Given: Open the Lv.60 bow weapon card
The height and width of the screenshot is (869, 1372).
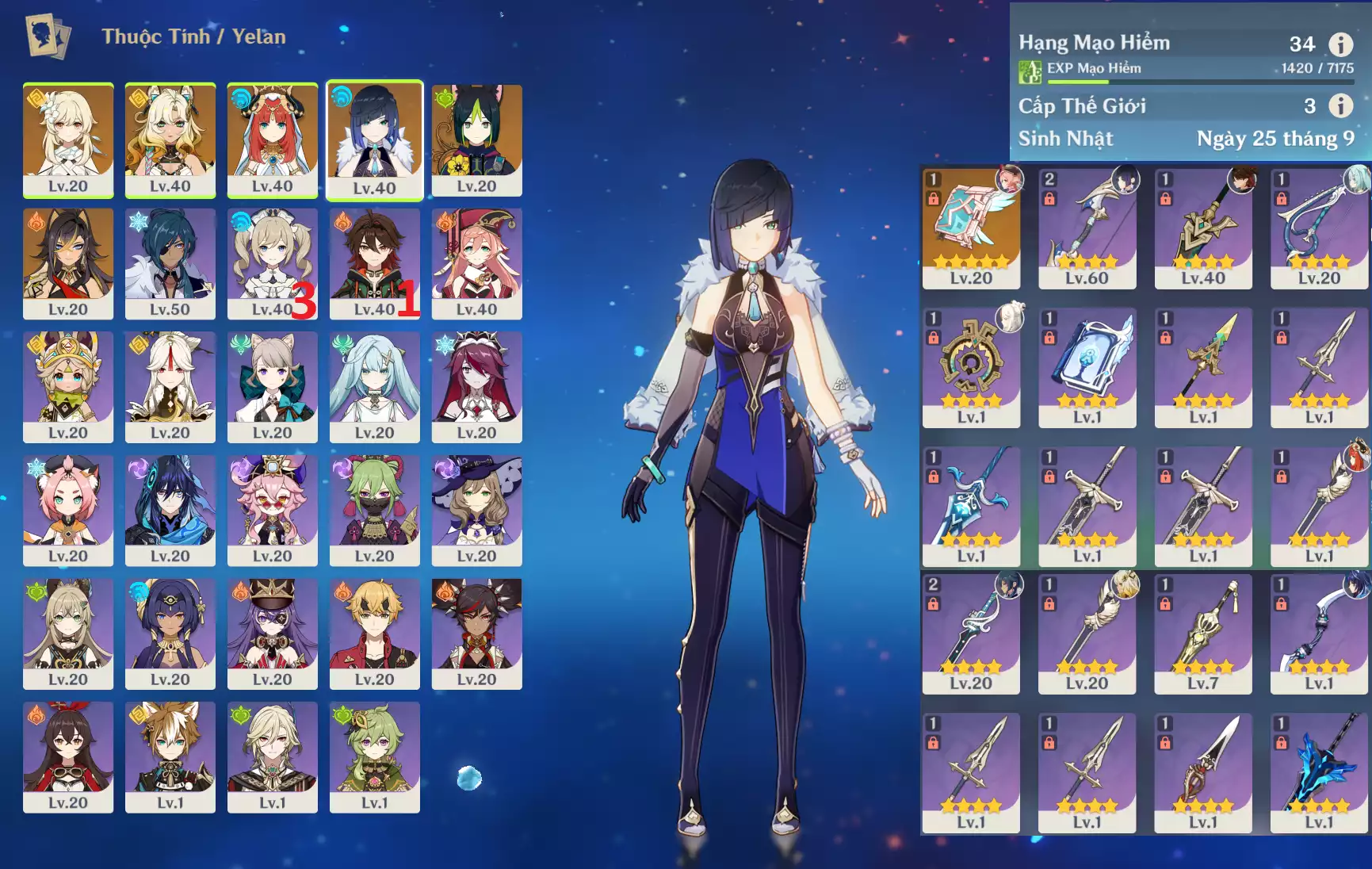Looking at the screenshot, I should (1087, 228).
